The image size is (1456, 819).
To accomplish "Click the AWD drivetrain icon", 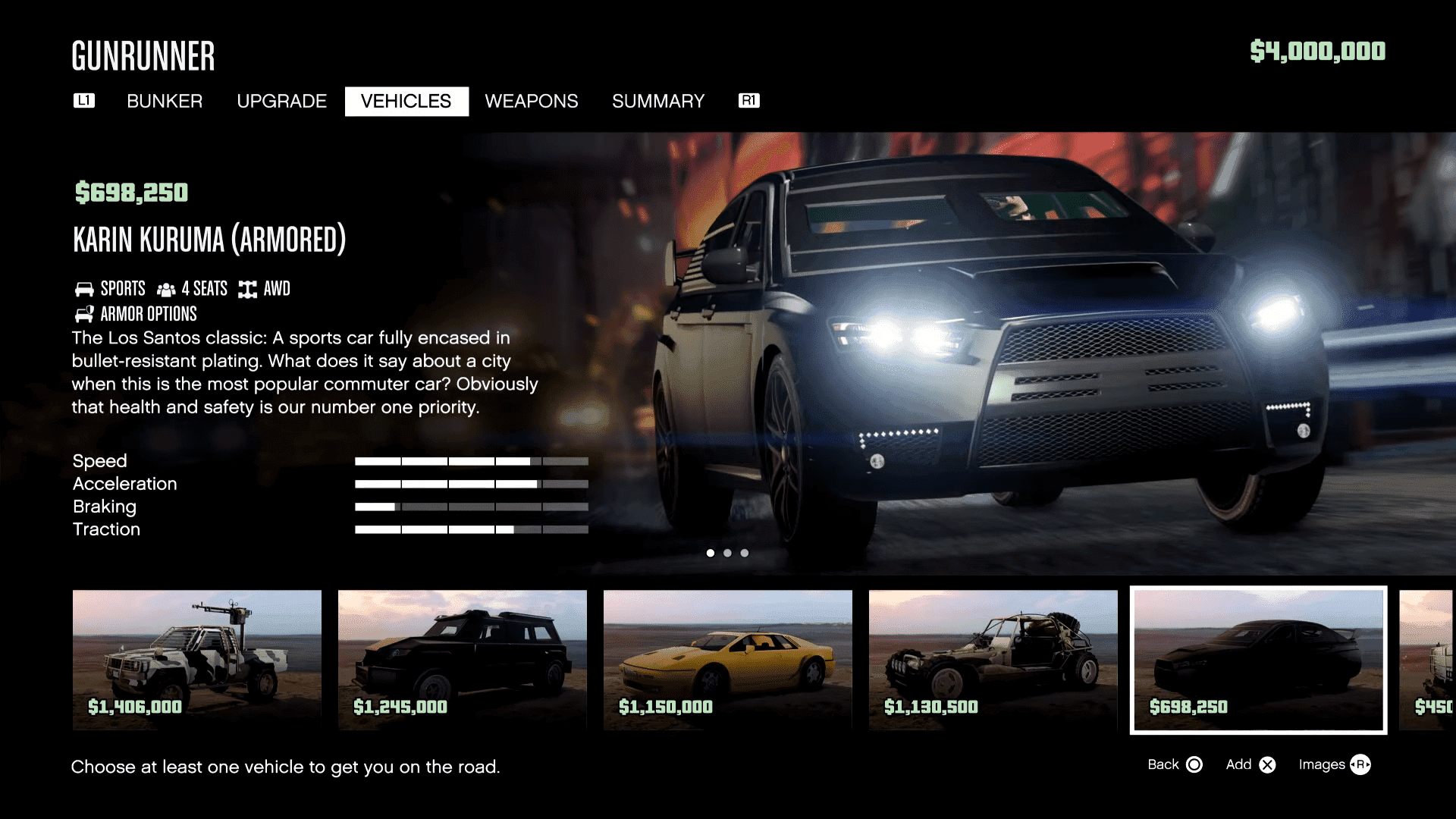I will coord(246,288).
